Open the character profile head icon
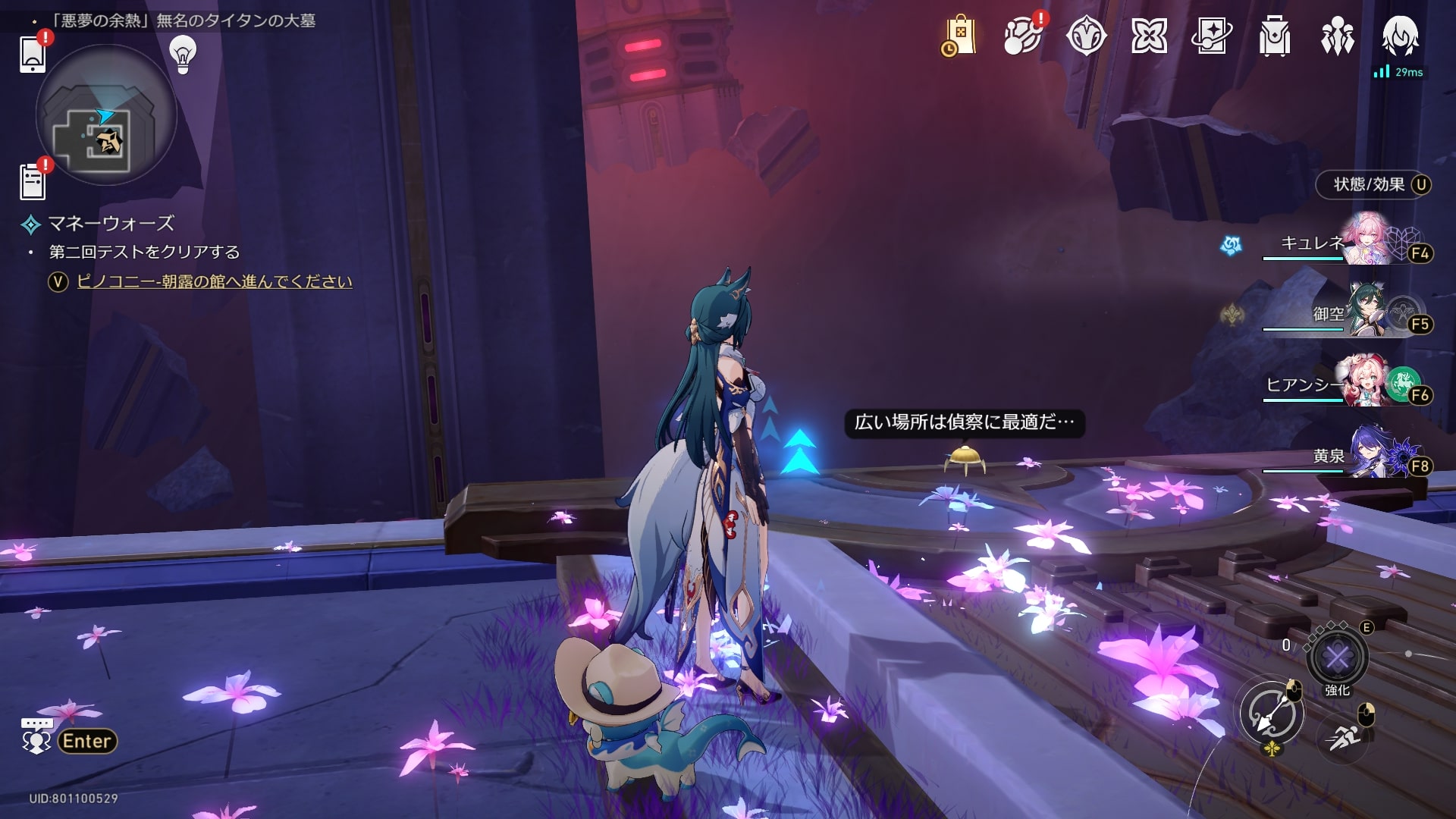The width and height of the screenshot is (1456, 819). [1400, 36]
